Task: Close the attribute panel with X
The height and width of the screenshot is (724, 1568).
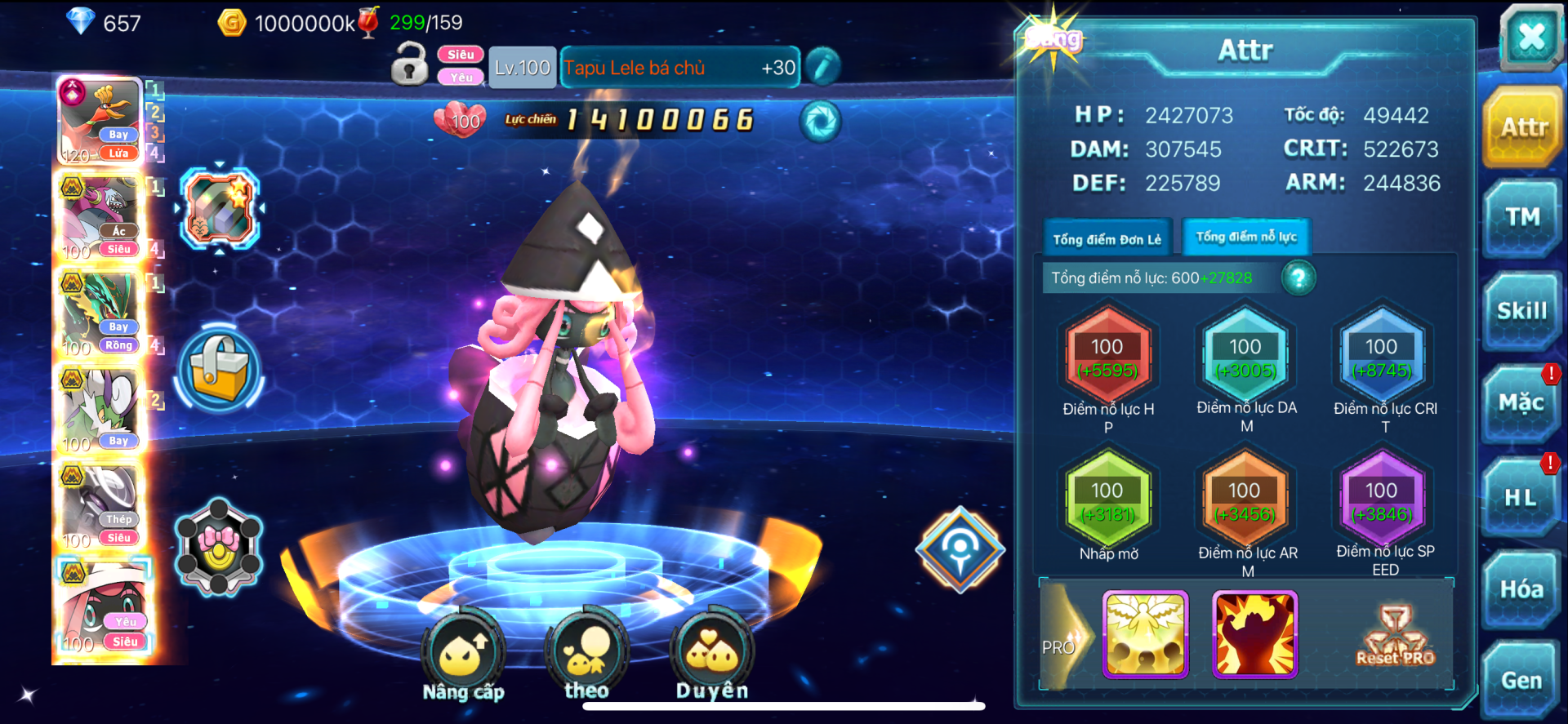Action: 1530,37
